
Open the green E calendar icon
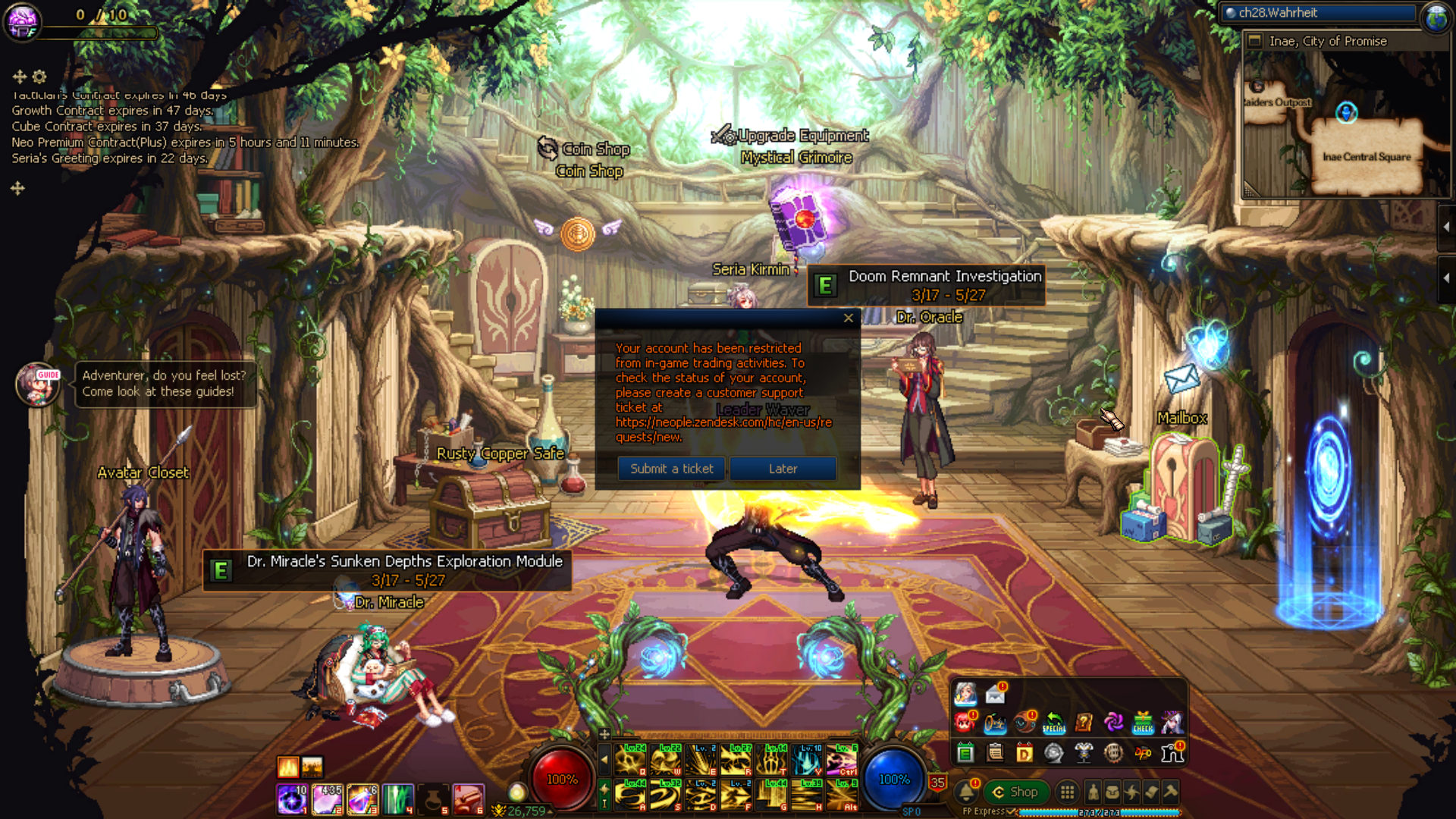coord(965,753)
